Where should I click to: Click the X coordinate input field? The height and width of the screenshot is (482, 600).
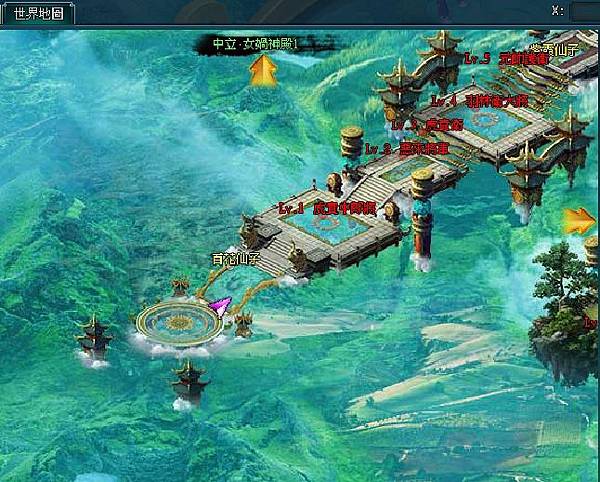584,12
